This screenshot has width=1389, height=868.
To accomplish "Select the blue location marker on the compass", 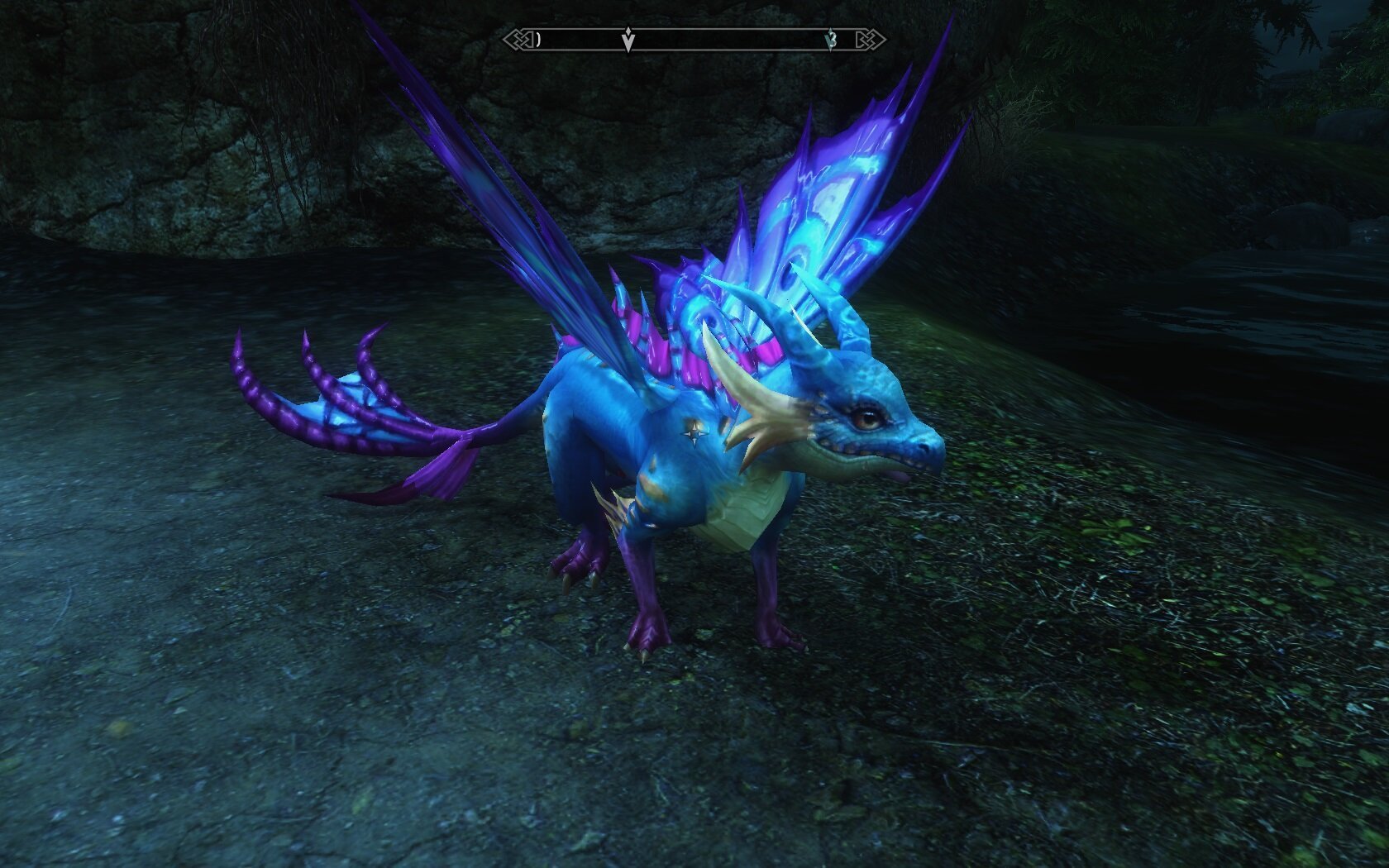I will [830, 39].
